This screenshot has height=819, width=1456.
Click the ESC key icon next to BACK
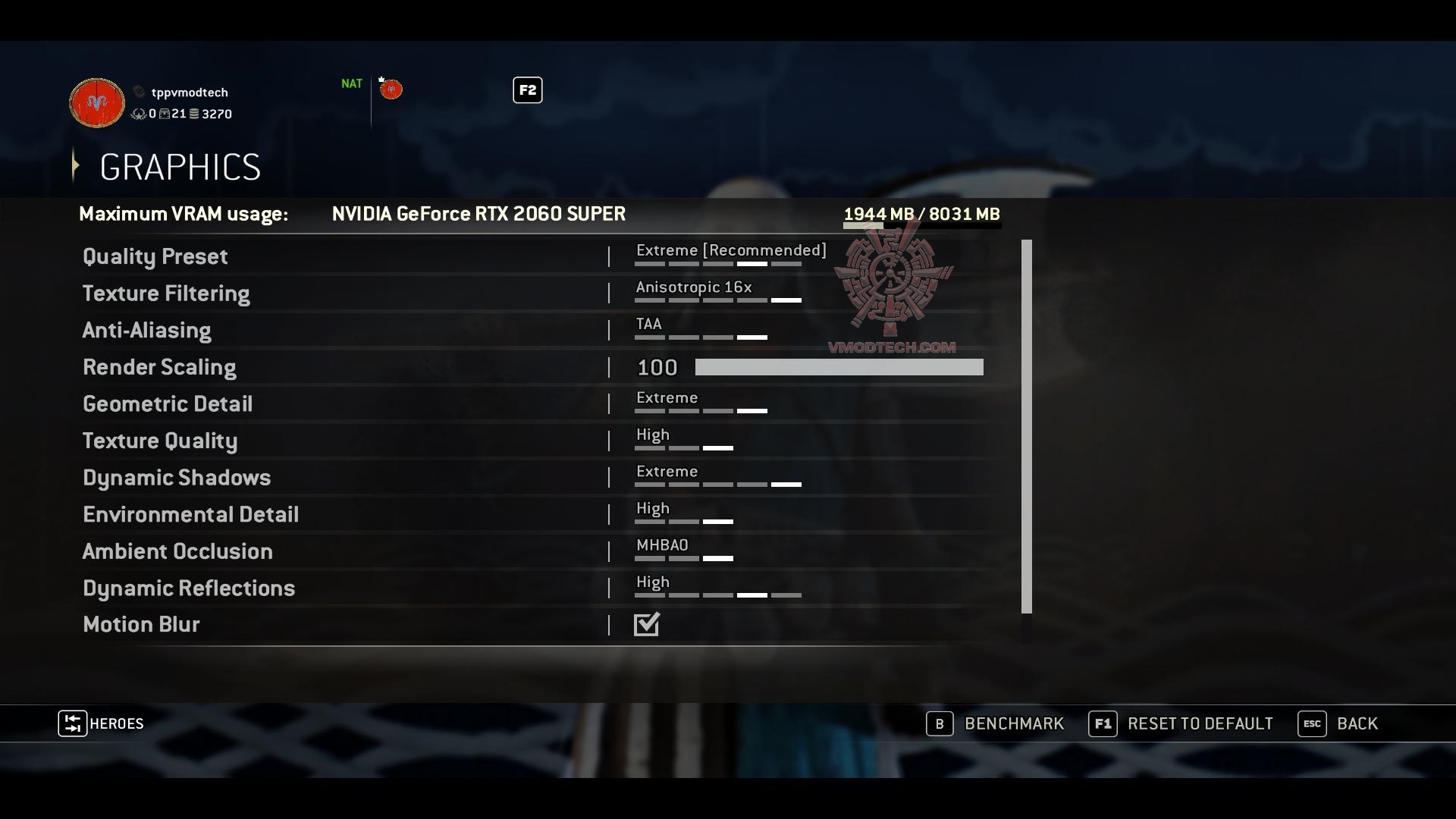point(1313,723)
